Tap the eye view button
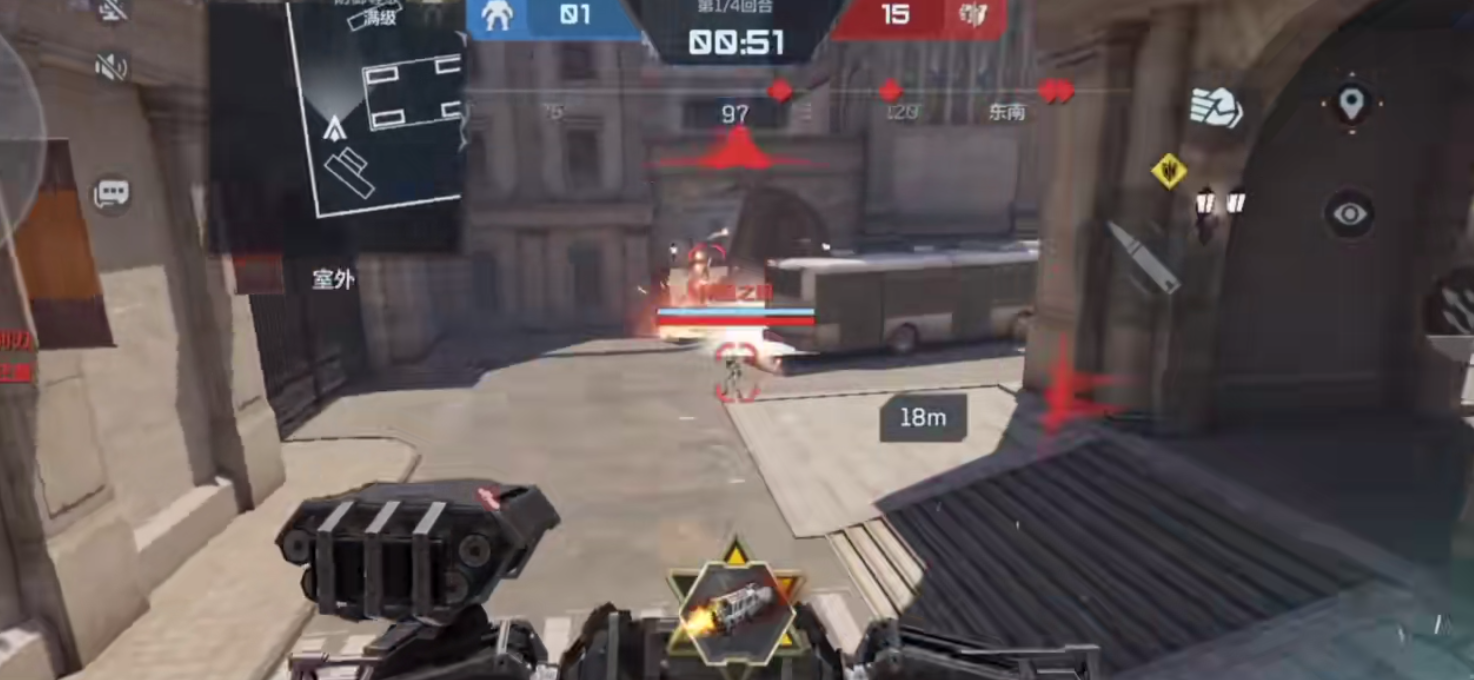The image size is (1474, 680). [x=1350, y=214]
